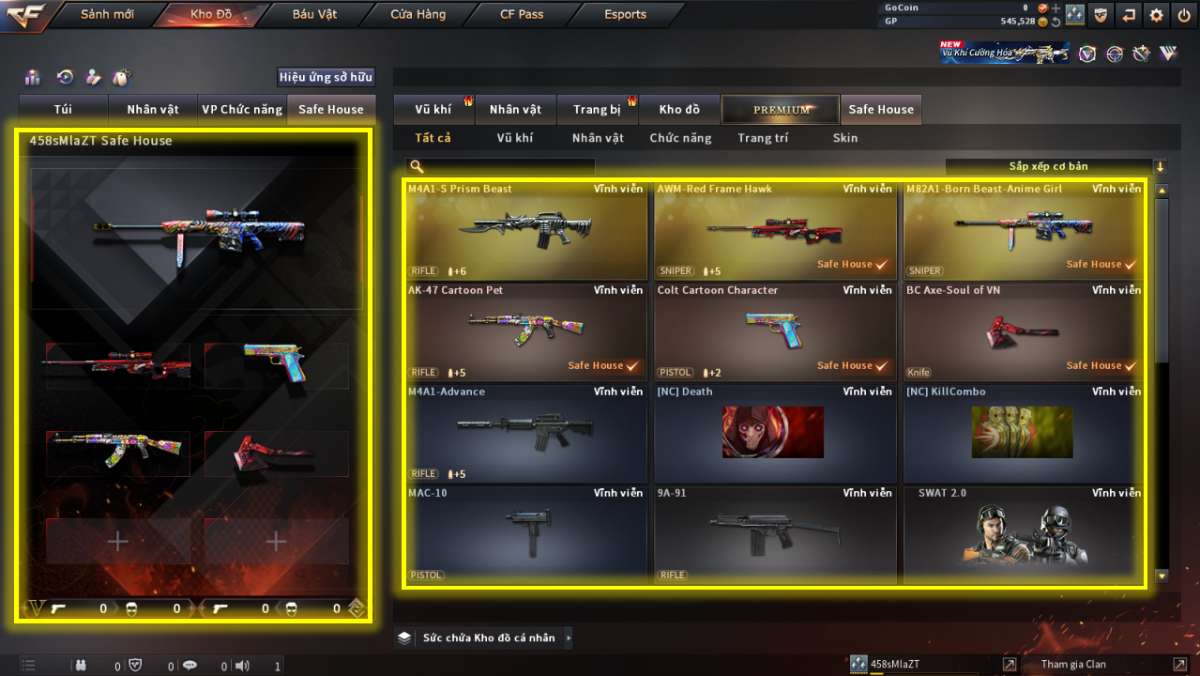This screenshot has height=676, width=1200.
Task: Choose the BC Axe-Soul of VN knife
Action: pos(1024,332)
